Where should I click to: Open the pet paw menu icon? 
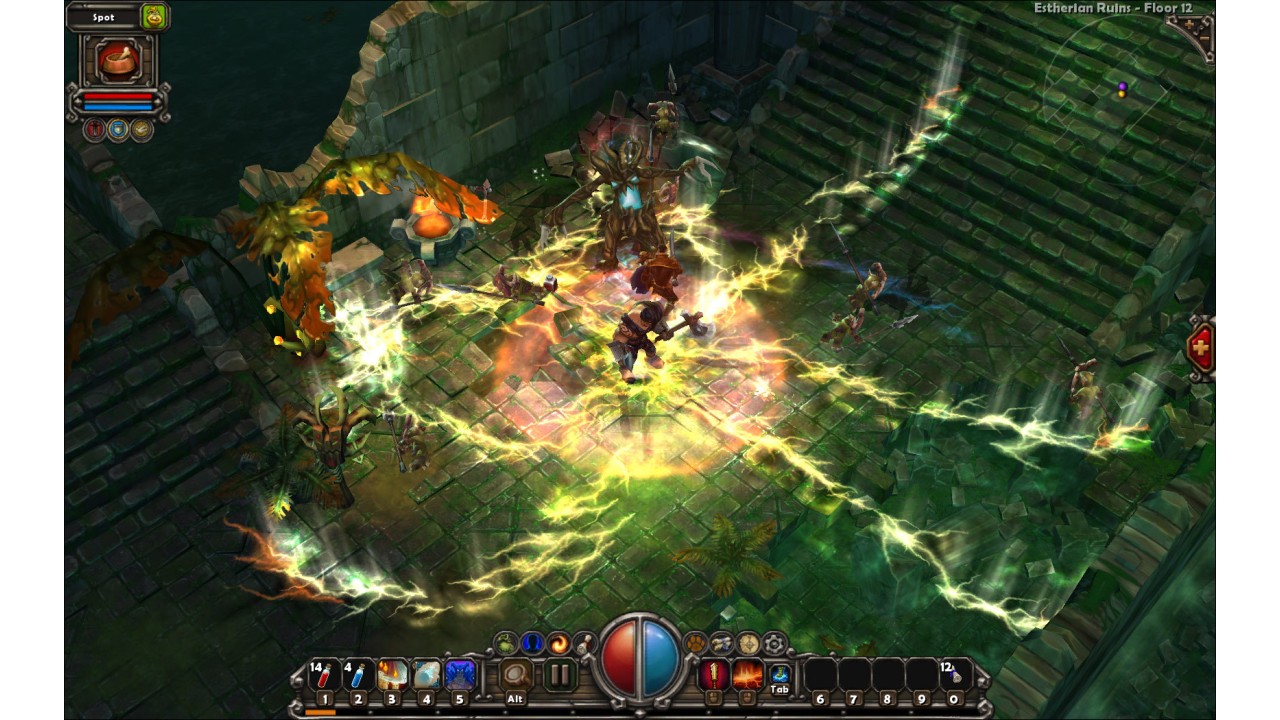point(696,643)
